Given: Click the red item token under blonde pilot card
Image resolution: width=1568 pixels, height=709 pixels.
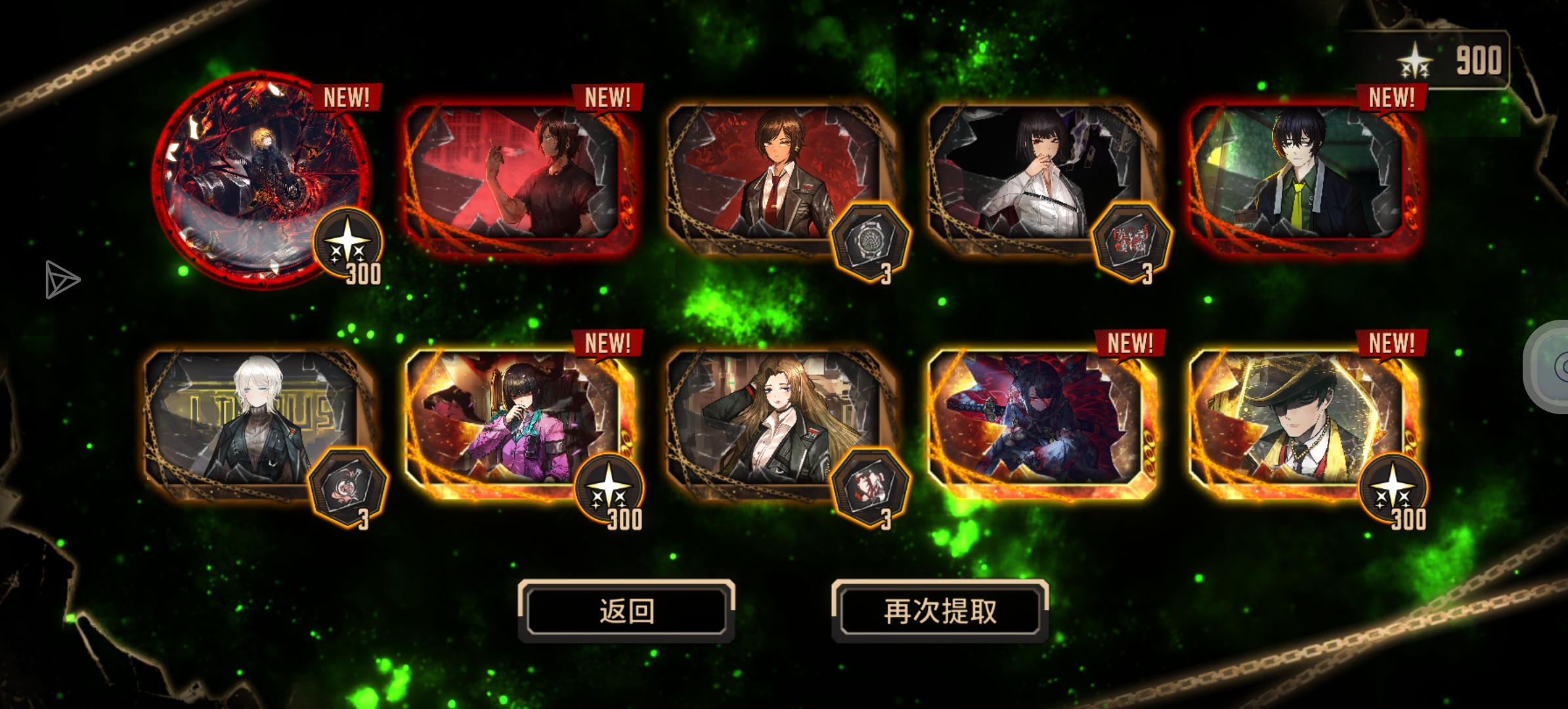Looking at the screenshot, I should point(870,489).
